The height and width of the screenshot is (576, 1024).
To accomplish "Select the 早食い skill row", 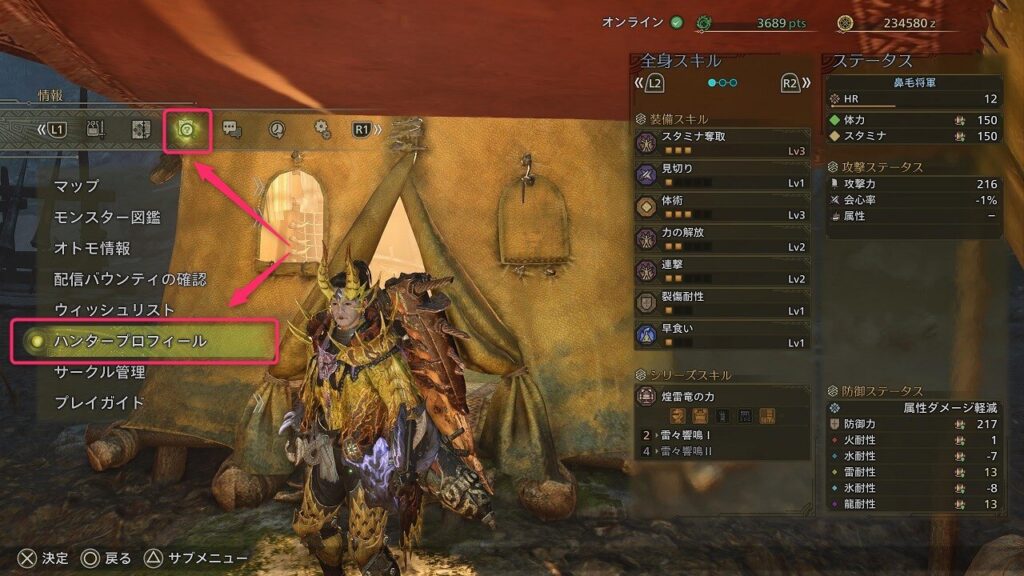I will coord(722,335).
